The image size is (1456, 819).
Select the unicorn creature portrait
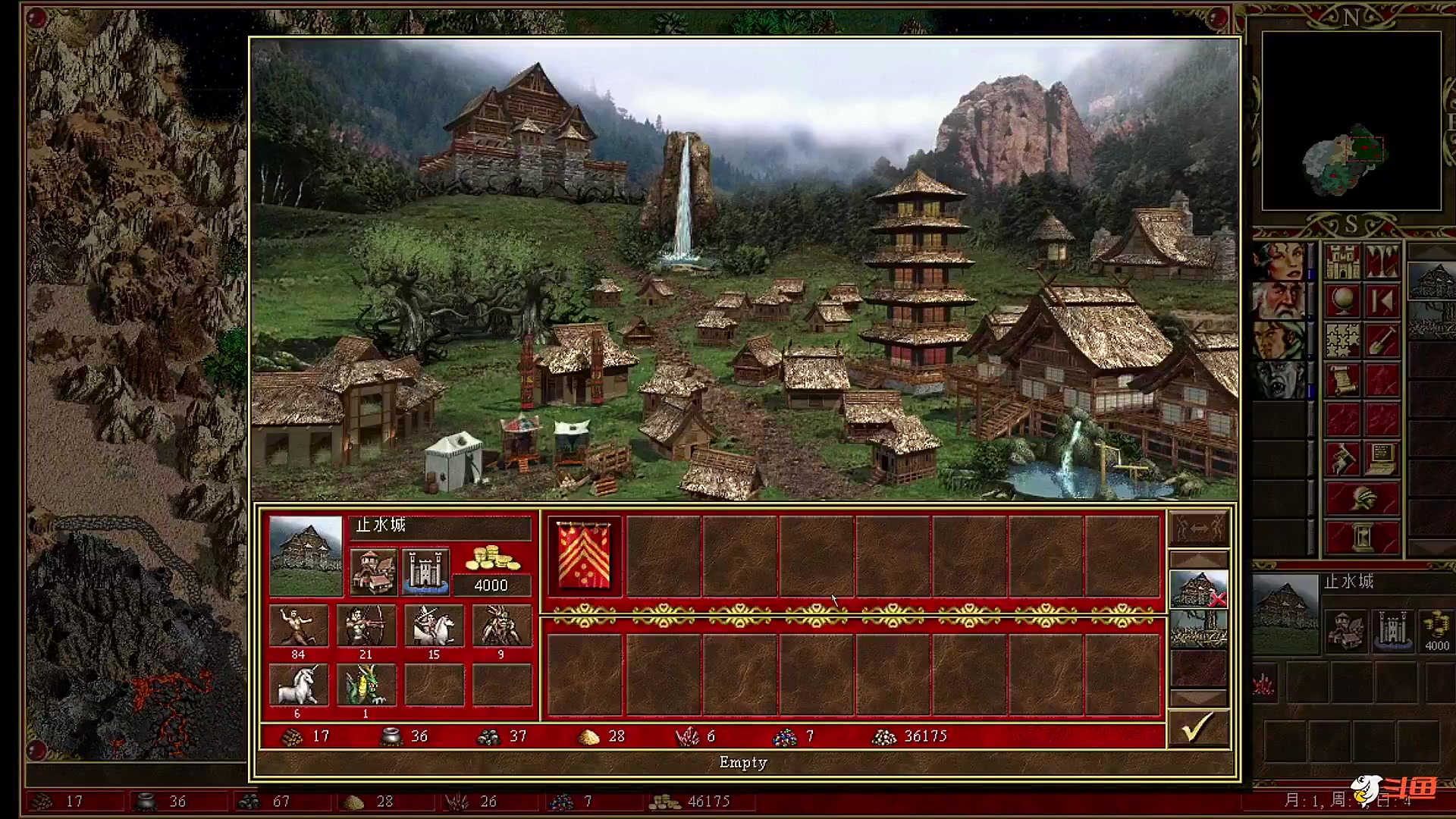[298, 685]
